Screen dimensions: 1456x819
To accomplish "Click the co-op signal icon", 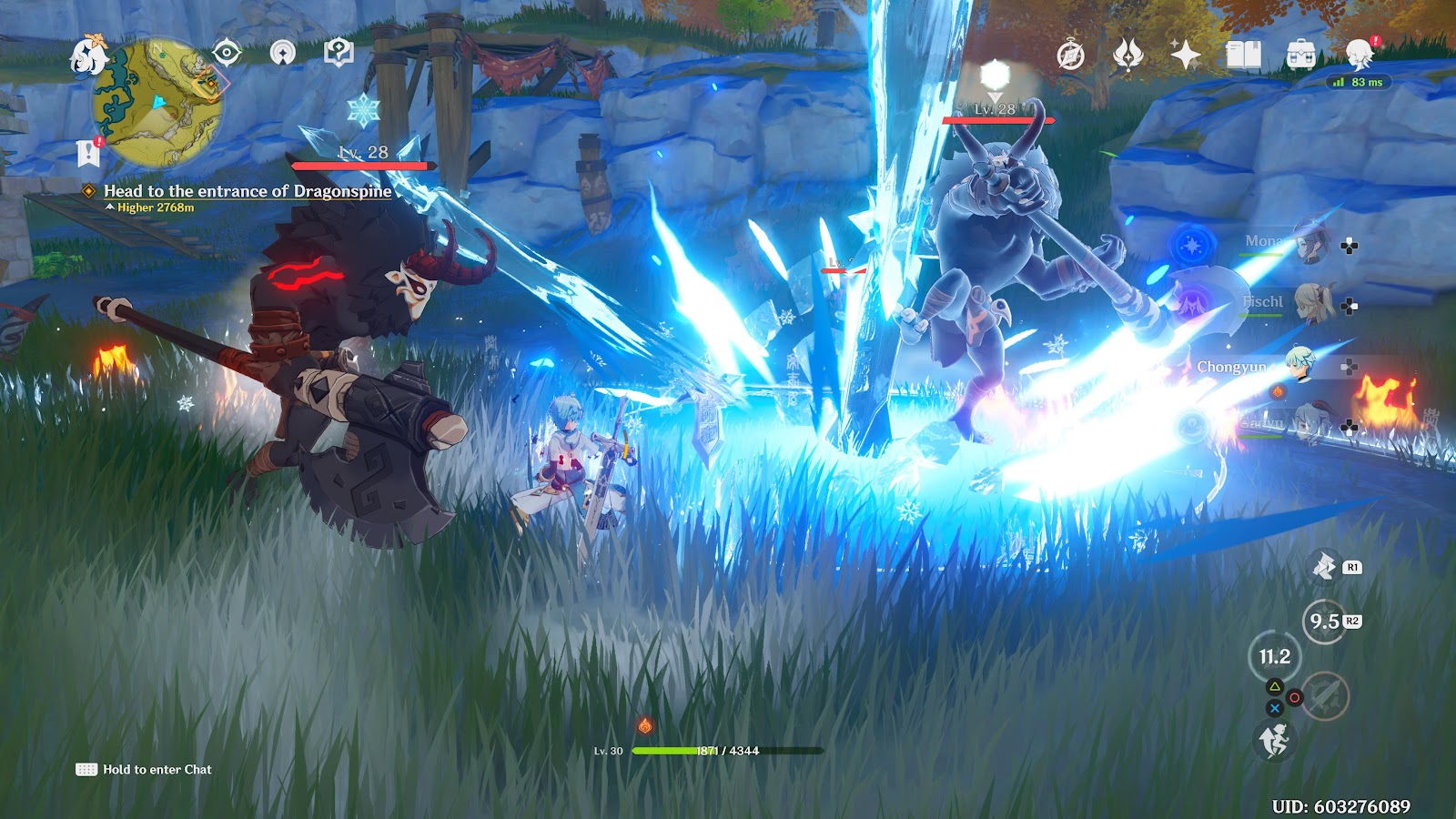I will click(283, 53).
